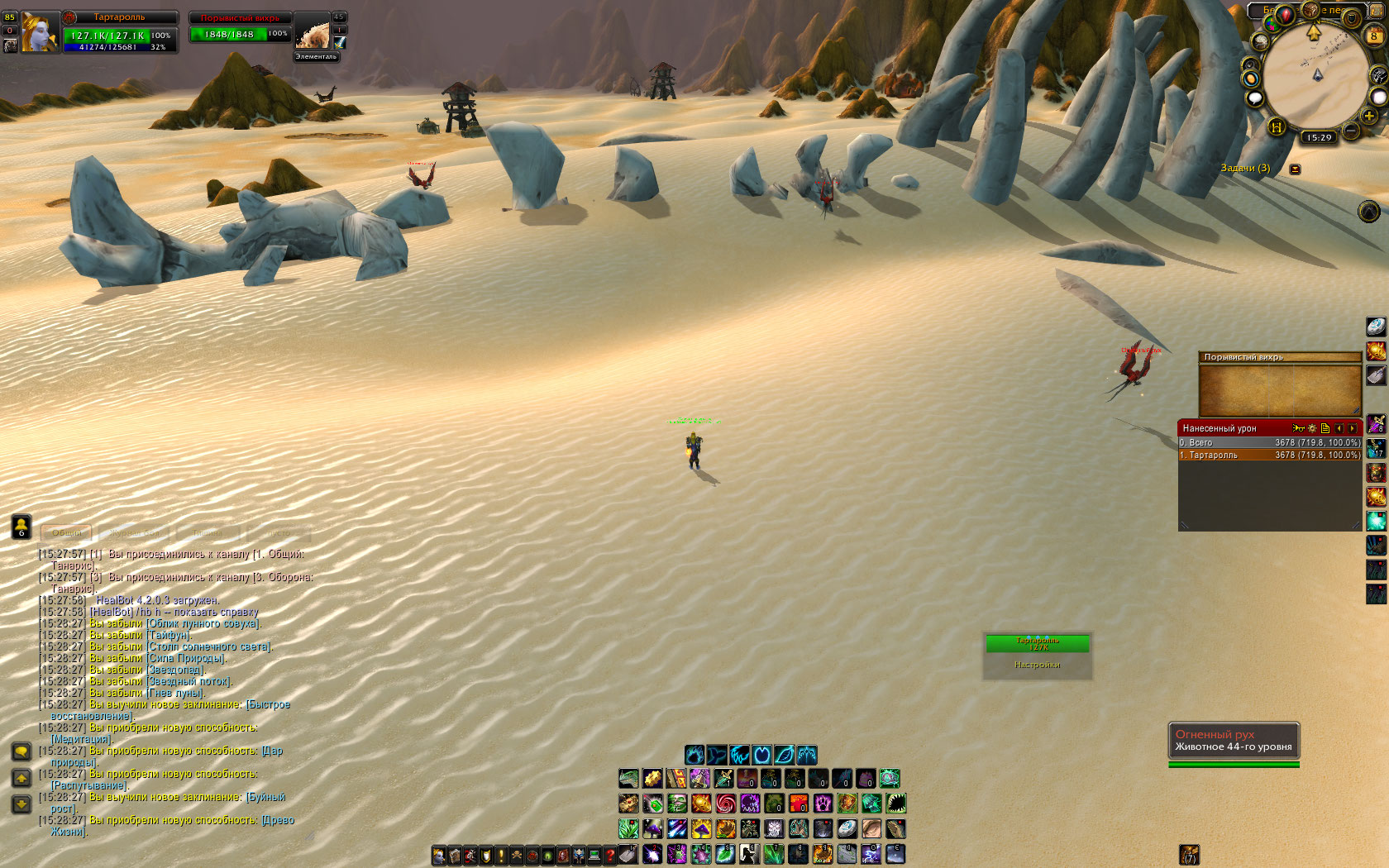Activate the red swirl ability icon
Screen dimensions: 1389x868
(x=725, y=803)
